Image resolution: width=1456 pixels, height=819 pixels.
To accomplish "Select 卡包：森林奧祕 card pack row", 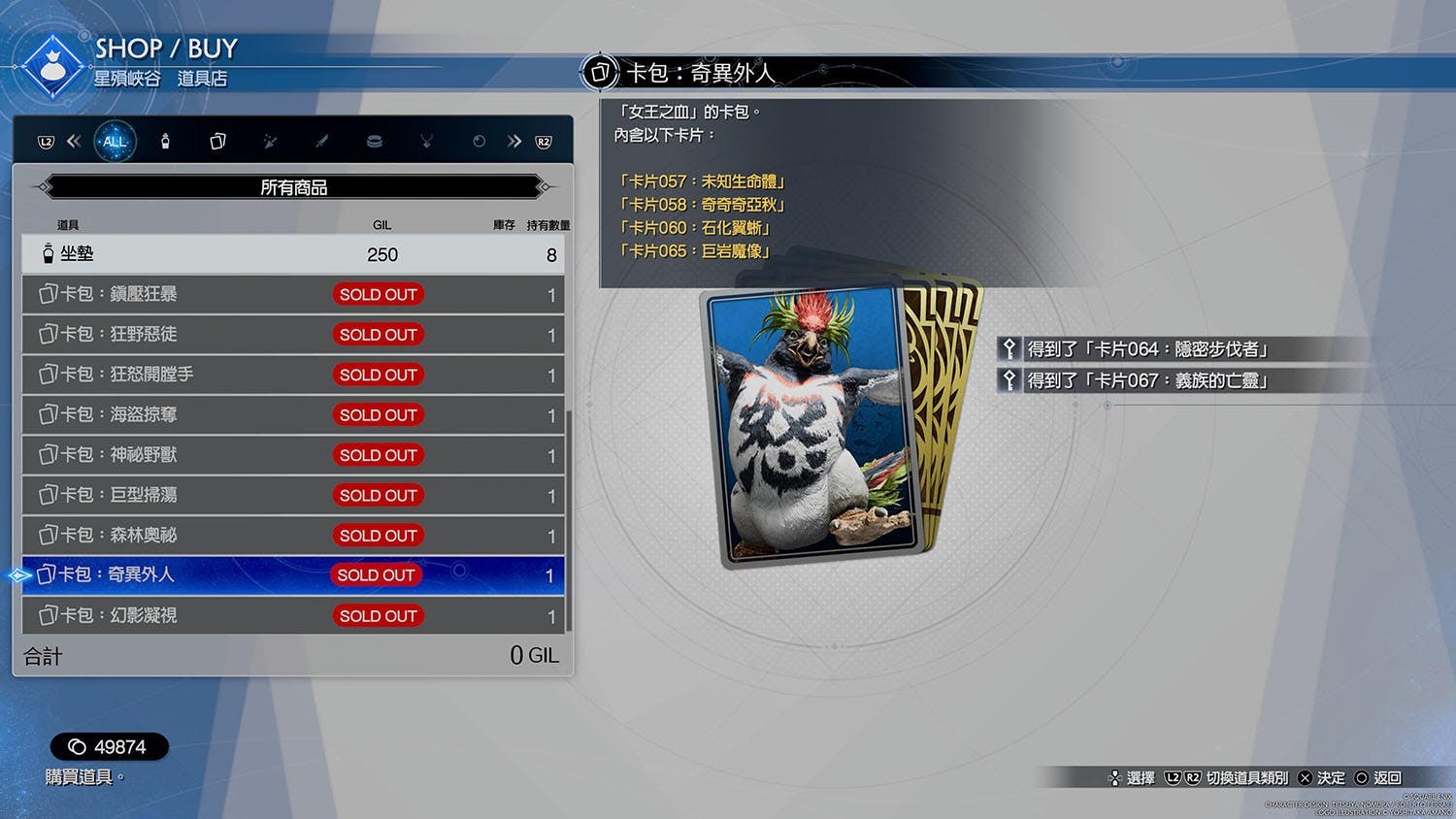I will pyautogui.click(x=292, y=536).
